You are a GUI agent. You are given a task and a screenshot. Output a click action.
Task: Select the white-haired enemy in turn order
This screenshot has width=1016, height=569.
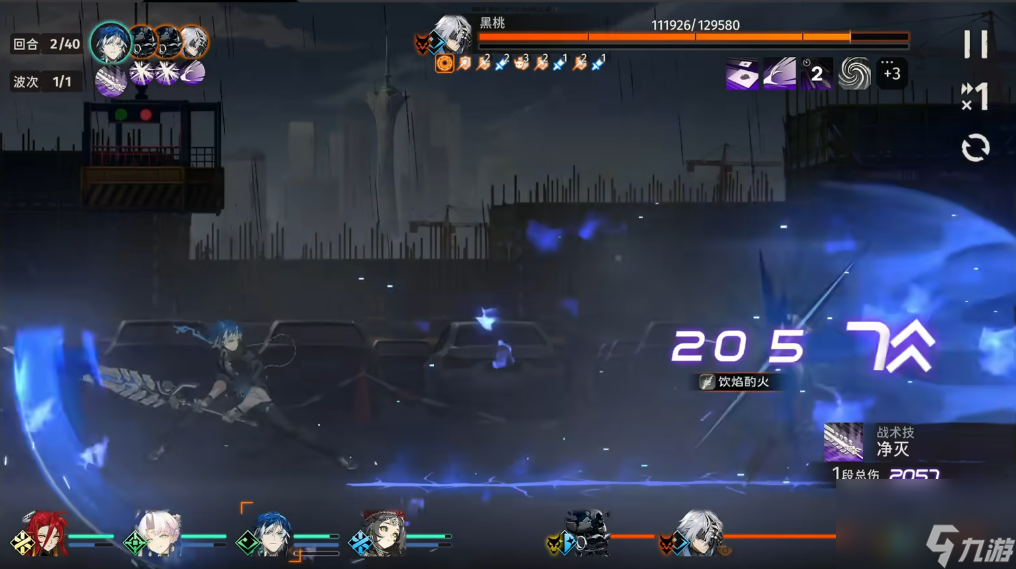pyautogui.click(x=194, y=42)
